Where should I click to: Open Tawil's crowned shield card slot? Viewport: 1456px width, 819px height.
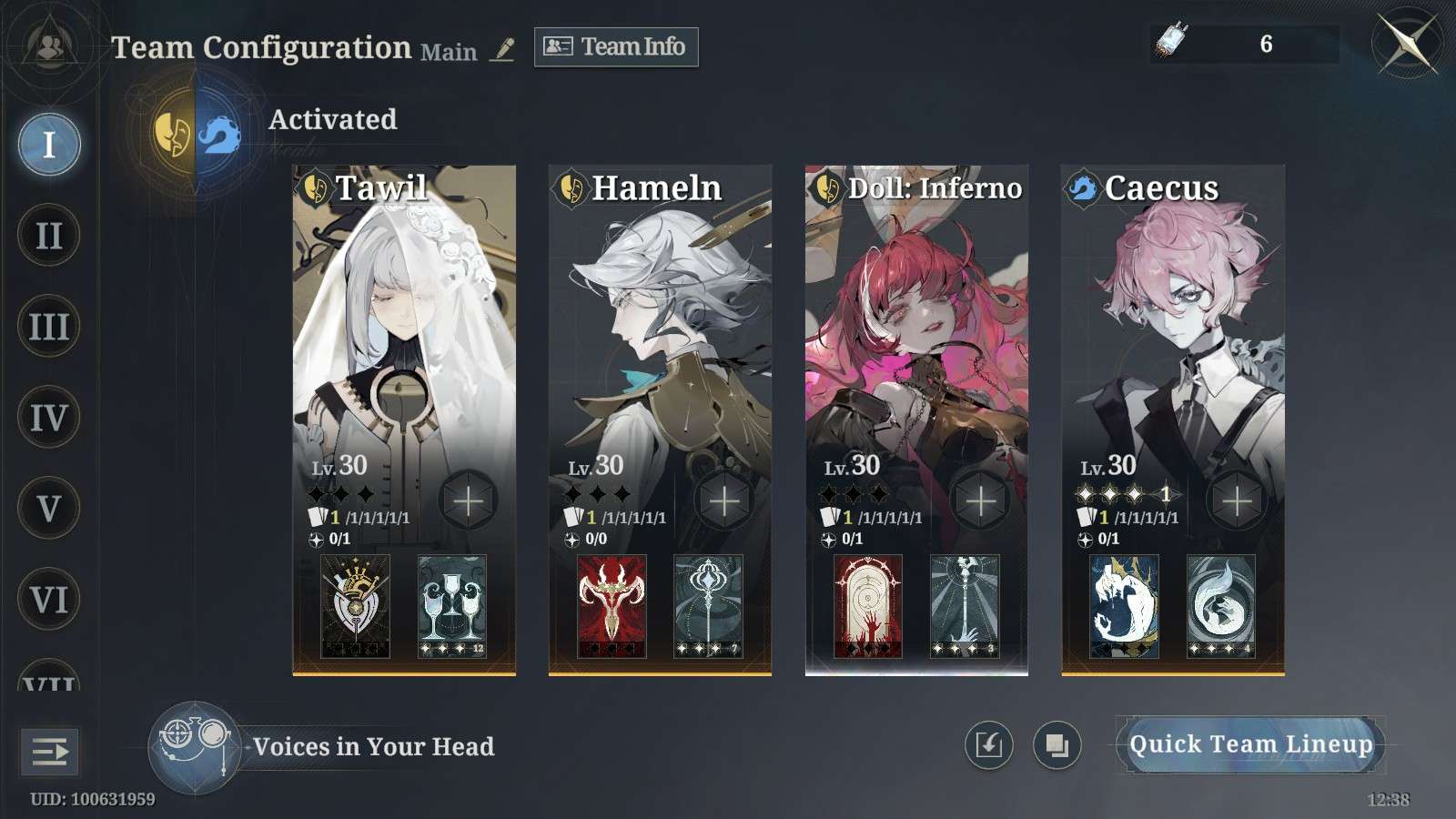(x=355, y=606)
